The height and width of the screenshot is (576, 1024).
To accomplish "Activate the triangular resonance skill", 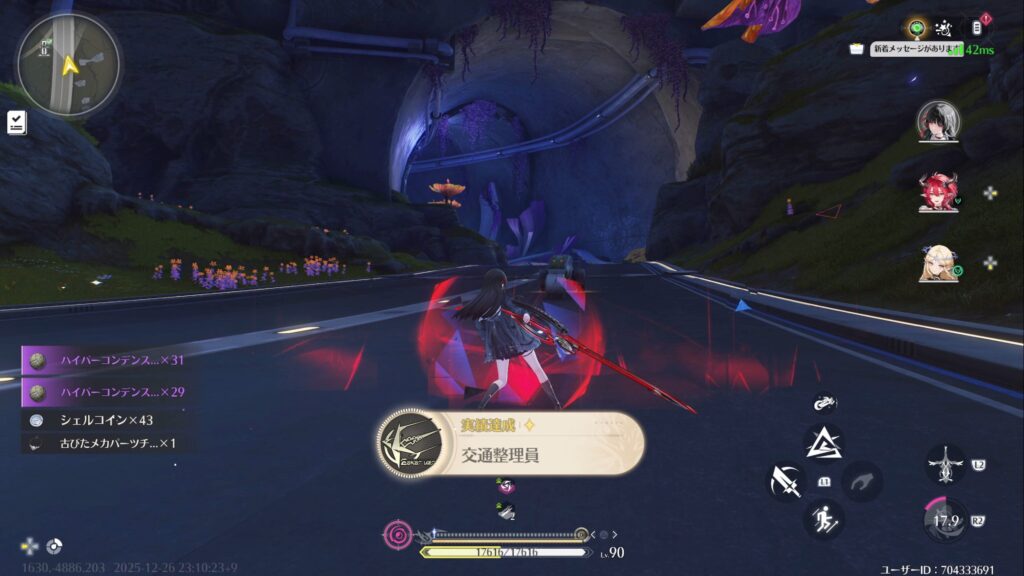I will point(824,443).
